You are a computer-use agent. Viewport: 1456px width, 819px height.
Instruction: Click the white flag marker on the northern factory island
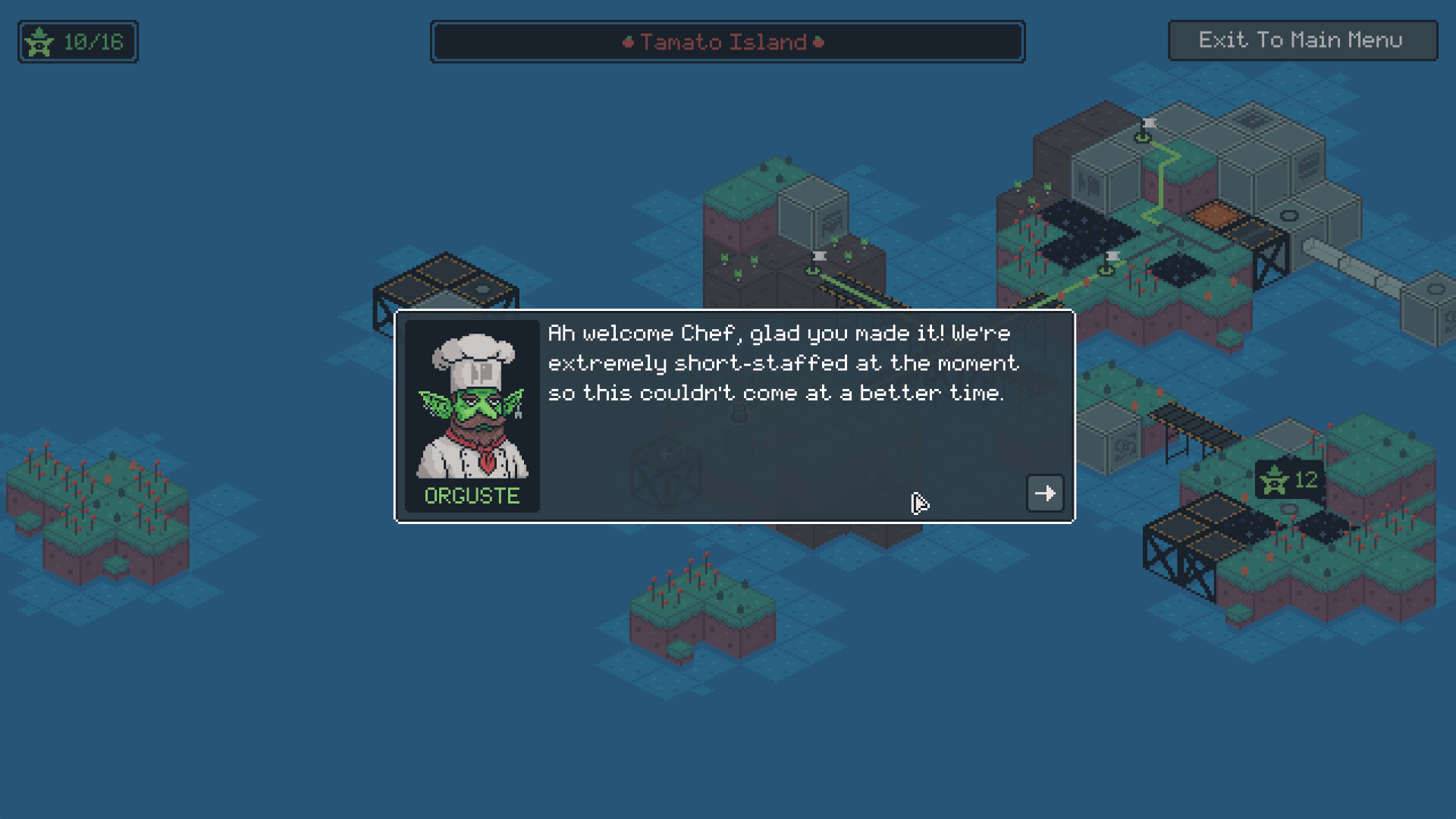[x=1147, y=125]
